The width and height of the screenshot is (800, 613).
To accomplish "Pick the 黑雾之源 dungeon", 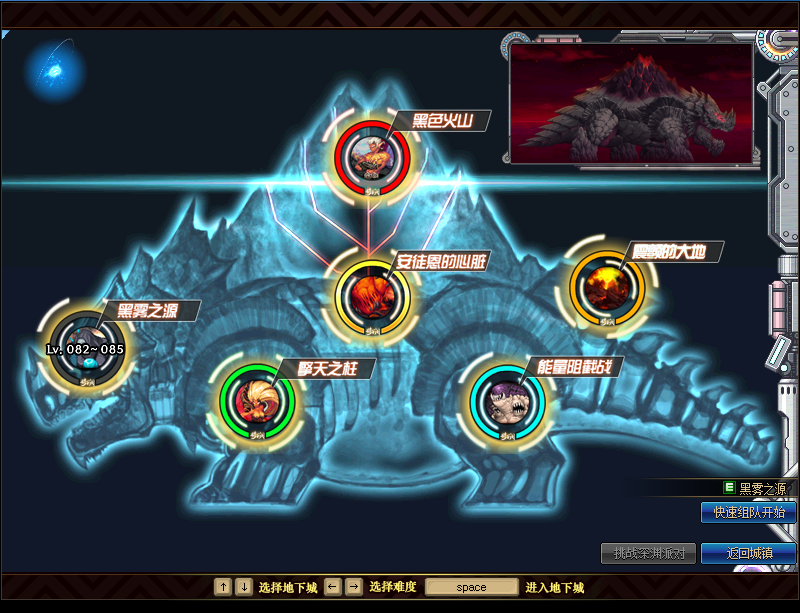I will point(88,349).
